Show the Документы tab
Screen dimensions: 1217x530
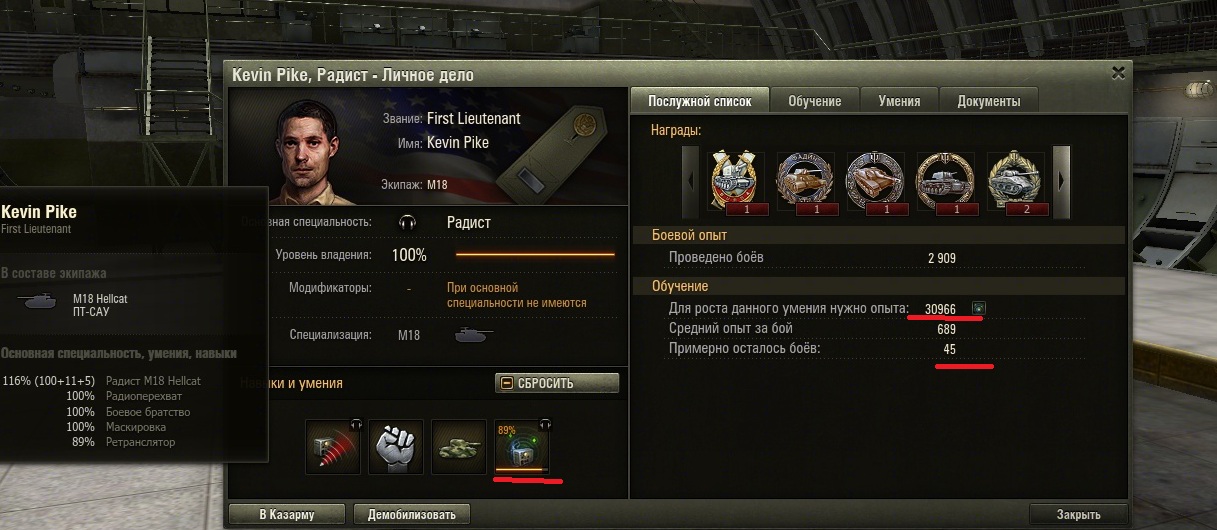pyautogui.click(x=988, y=101)
